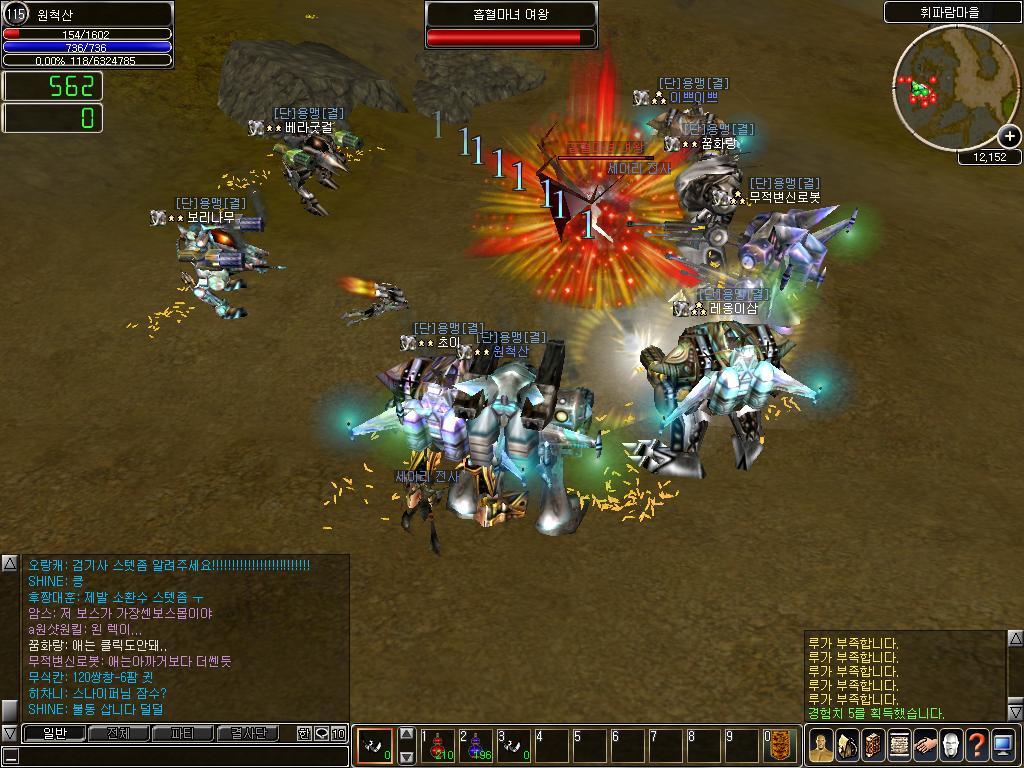Use the blue potion in hotbar slot 2
Screen dimensions: 1024x768
pyautogui.click(x=477, y=746)
